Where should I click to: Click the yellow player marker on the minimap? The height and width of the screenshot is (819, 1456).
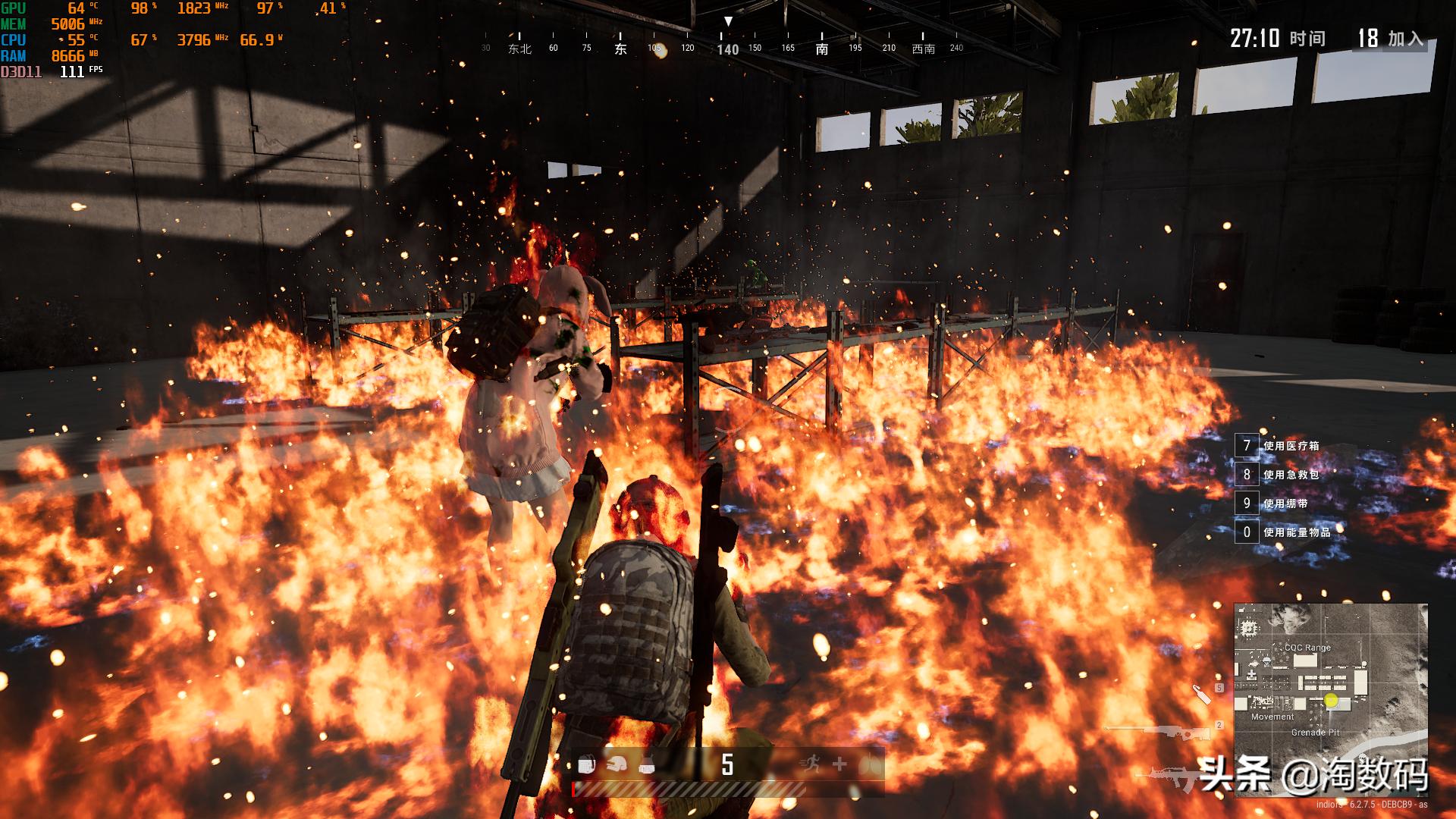coord(1331,701)
